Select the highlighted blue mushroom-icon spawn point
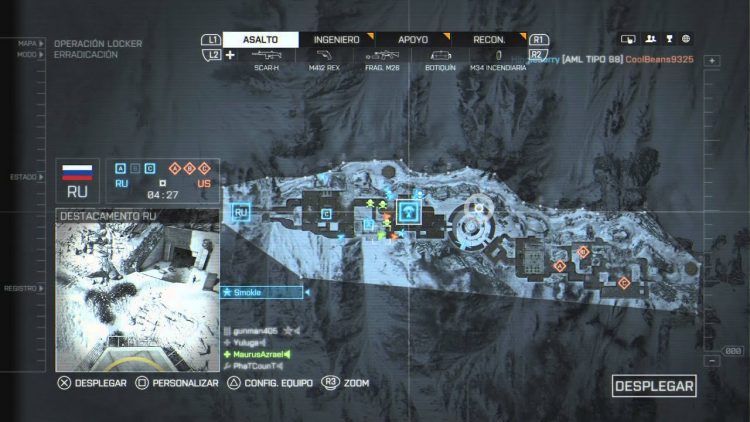This screenshot has width=750, height=422. click(x=409, y=211)
